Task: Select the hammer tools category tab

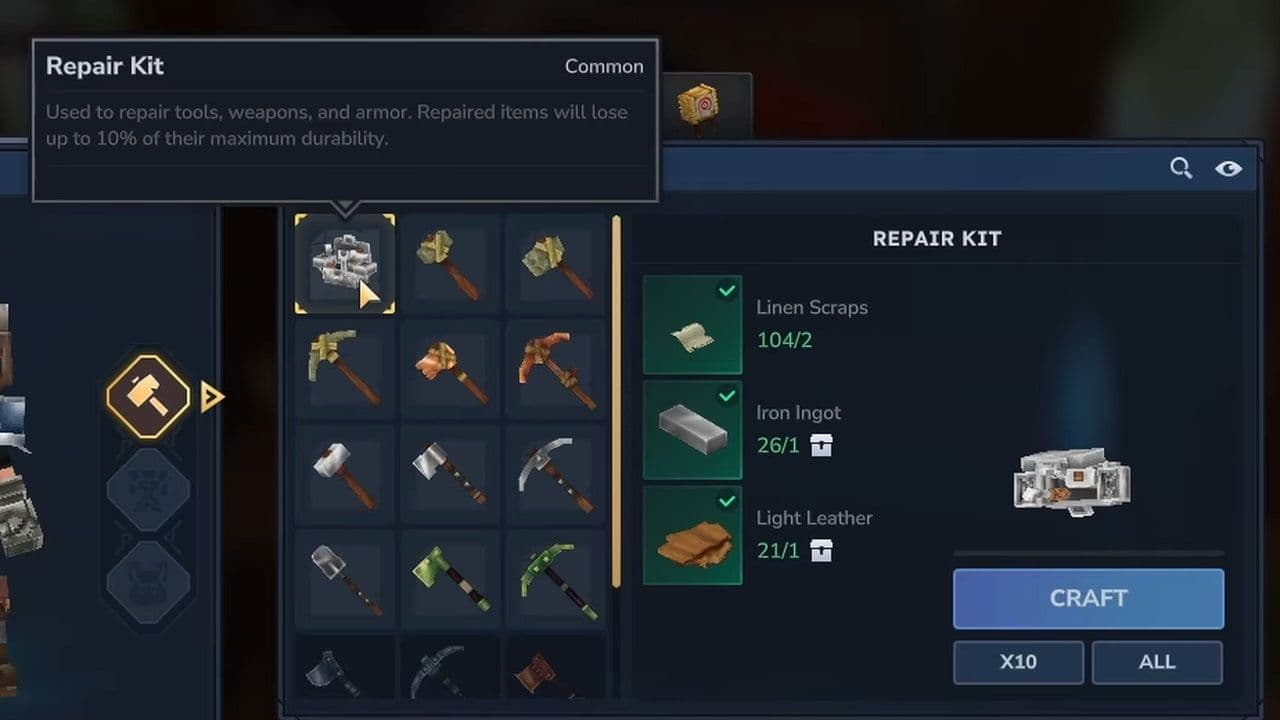Action: tap(148, 397)
